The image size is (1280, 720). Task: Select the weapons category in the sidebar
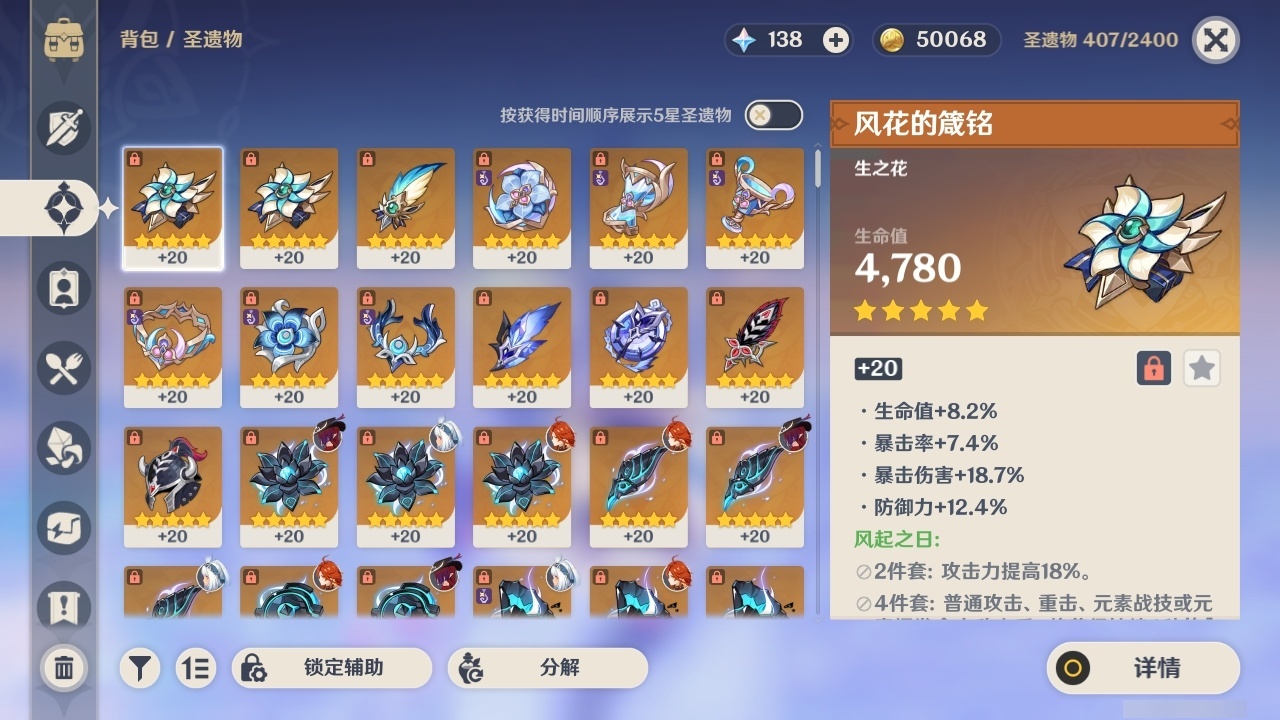(64, 128)
